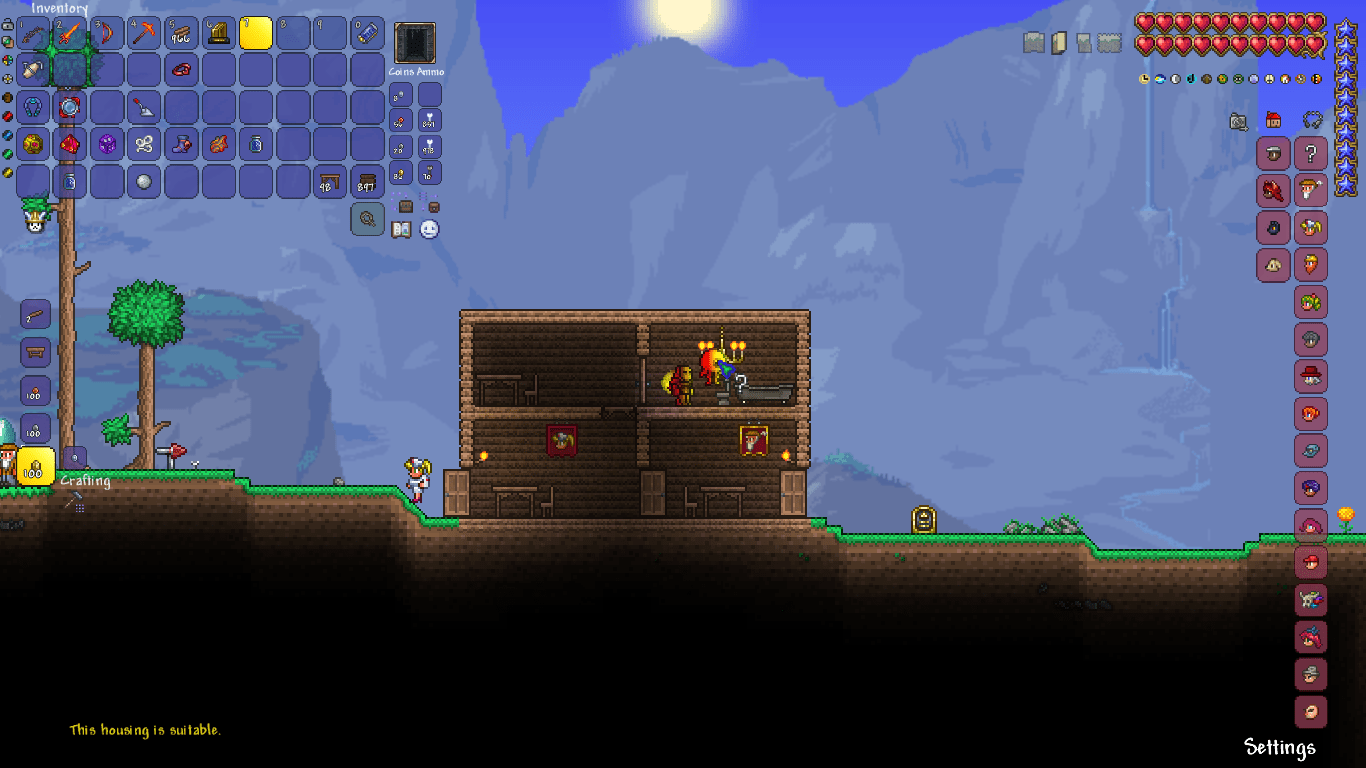Select the fiery greatsword in hotbar slot 2
This screenshot has height=768, width=1366.
coord(70,33)
